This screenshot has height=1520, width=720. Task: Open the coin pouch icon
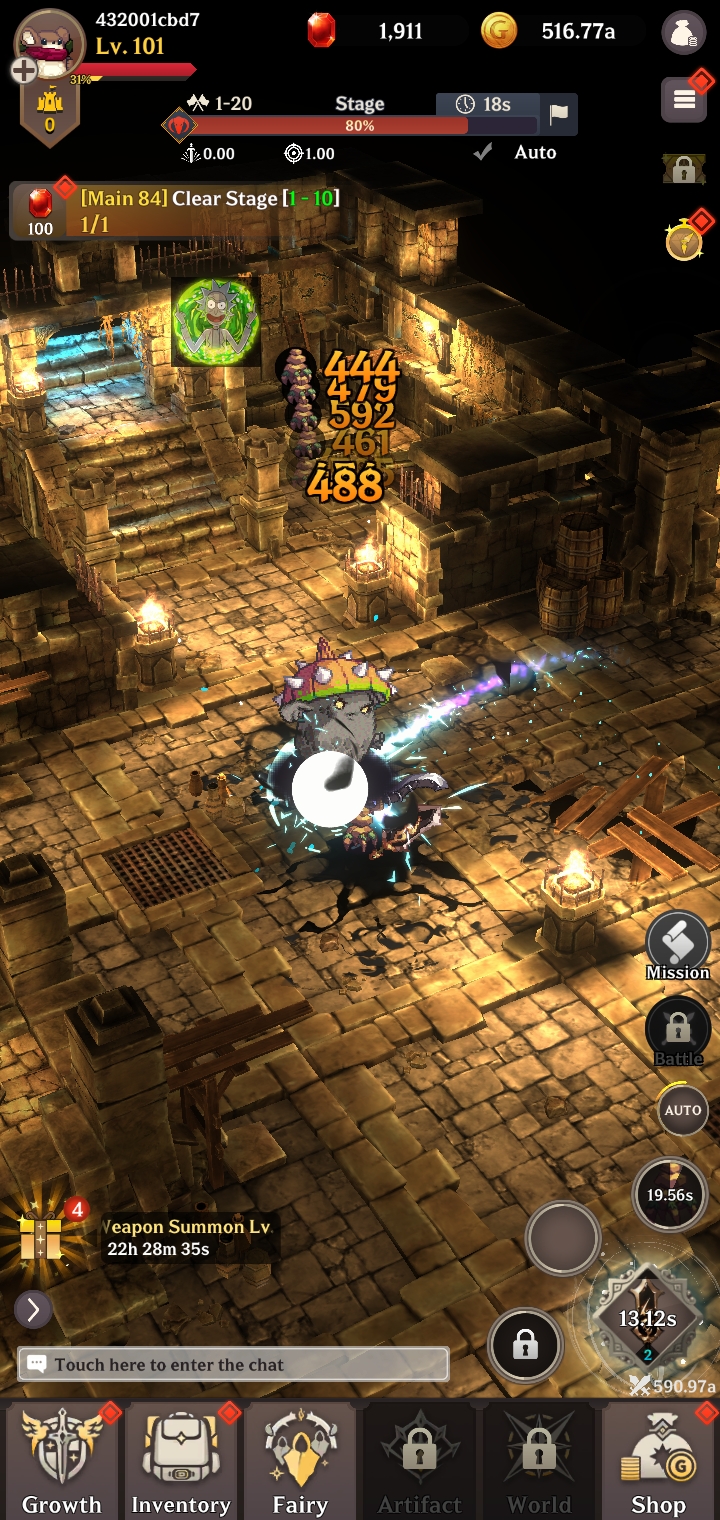(x=683, y=32)
